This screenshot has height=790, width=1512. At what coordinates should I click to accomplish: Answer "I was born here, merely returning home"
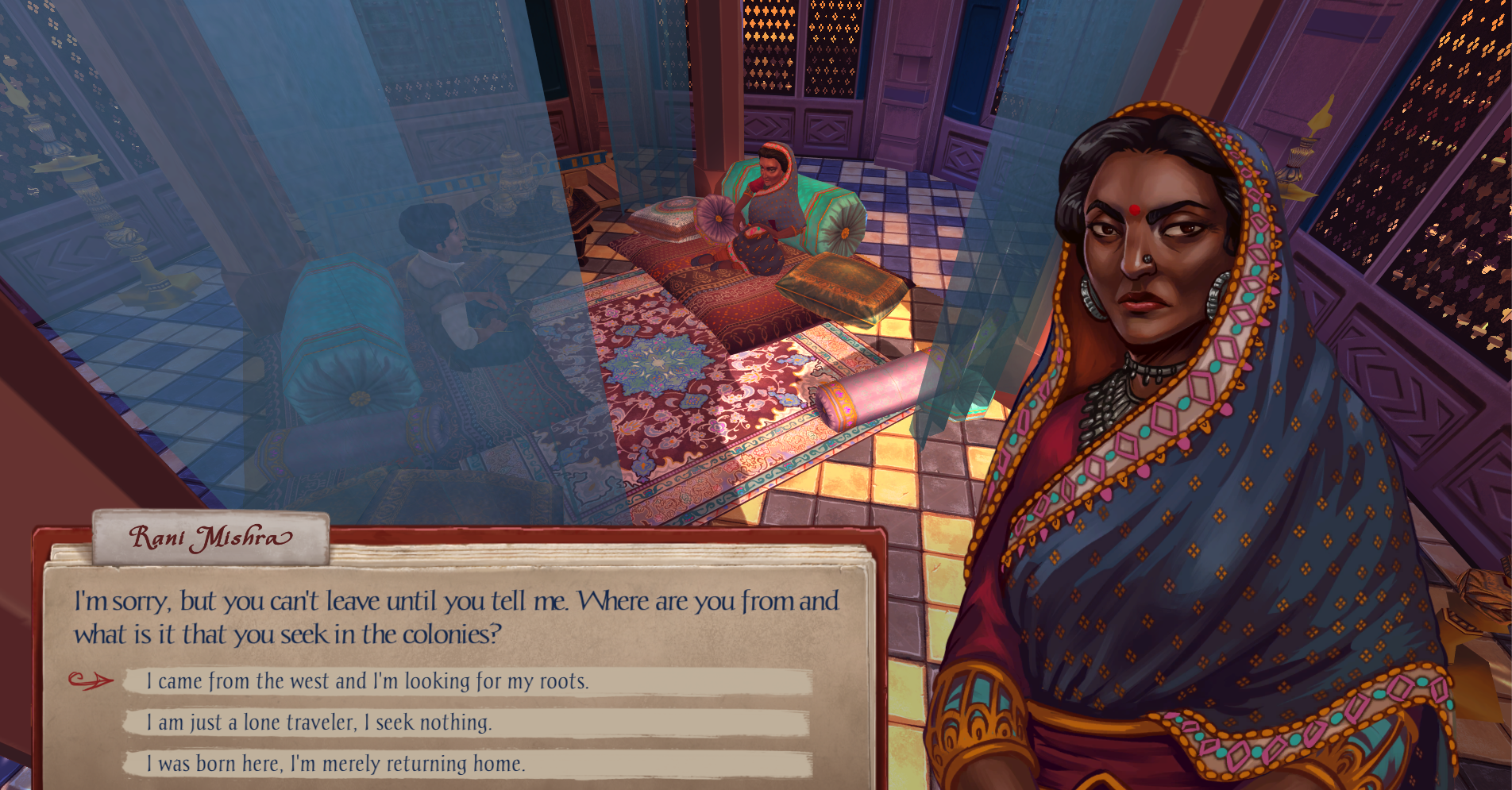coord(336,764)
